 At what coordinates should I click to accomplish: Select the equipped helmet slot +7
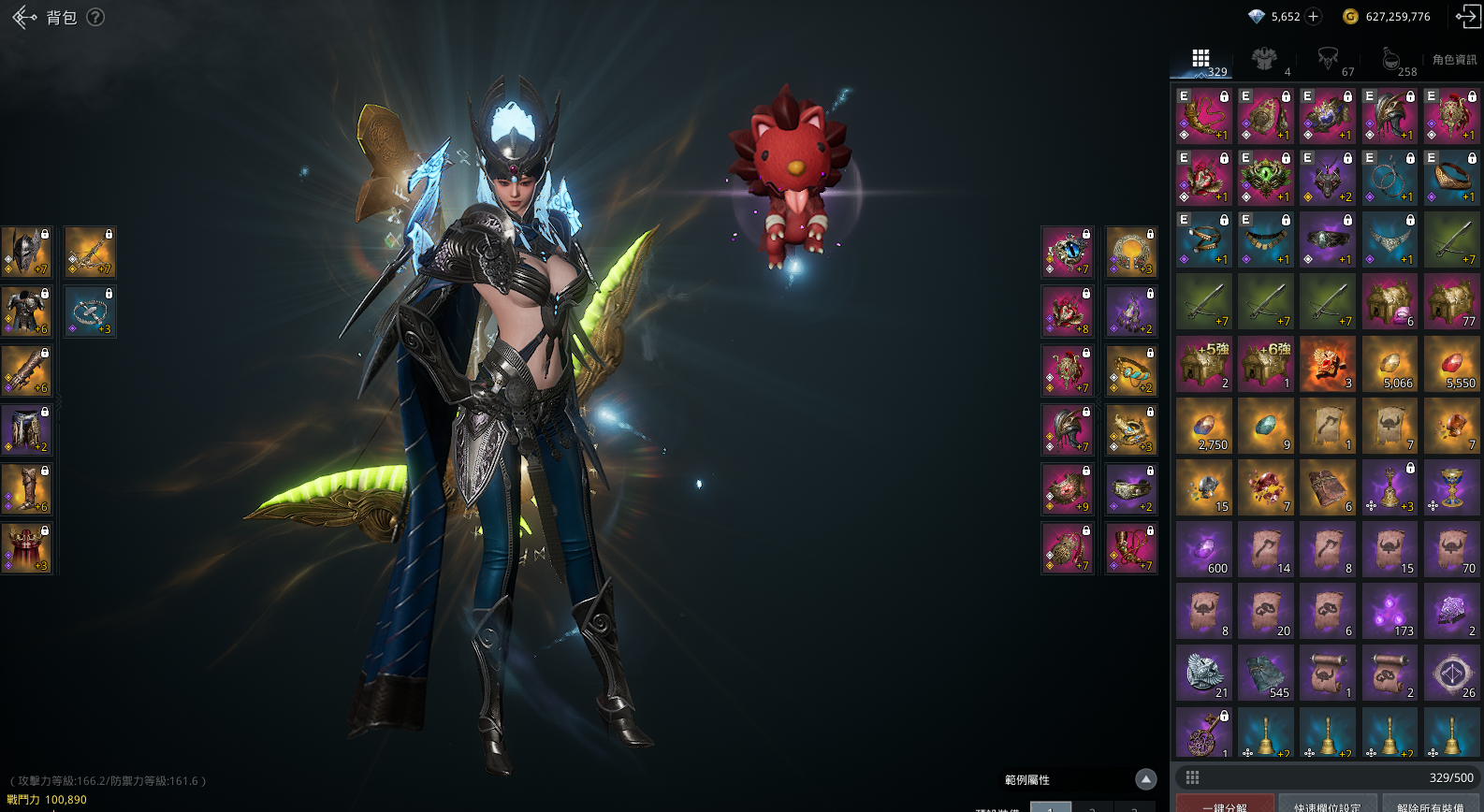(x=26, y=252)
